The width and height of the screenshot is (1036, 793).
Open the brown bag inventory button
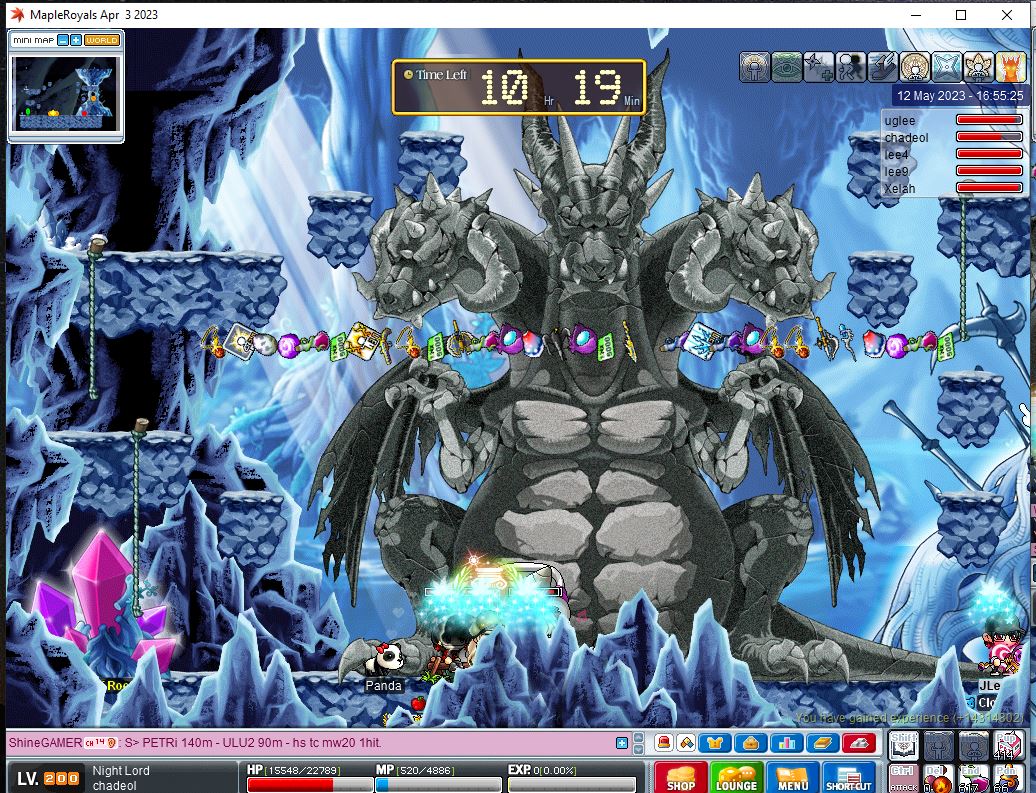[x=750, y=743]
